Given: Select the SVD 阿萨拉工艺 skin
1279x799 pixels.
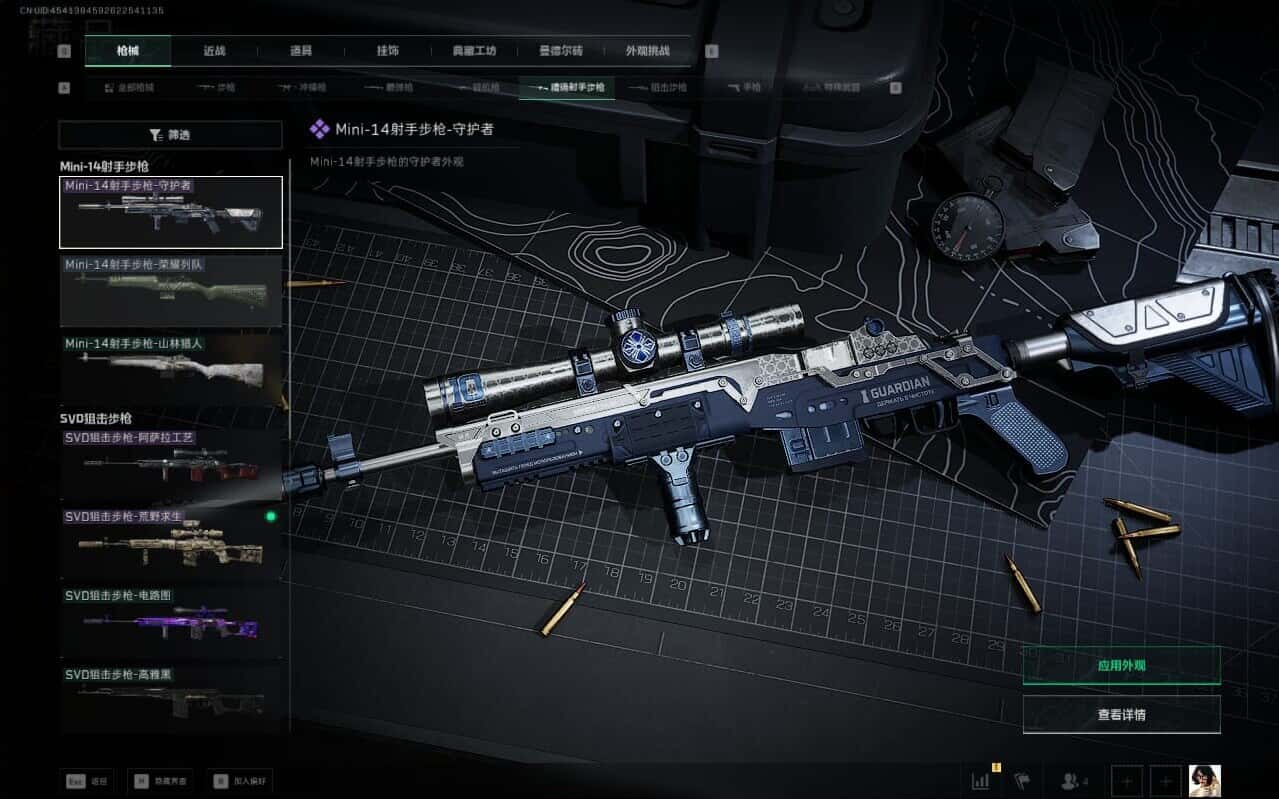Looking at the screenshot, I should (171, 464).
